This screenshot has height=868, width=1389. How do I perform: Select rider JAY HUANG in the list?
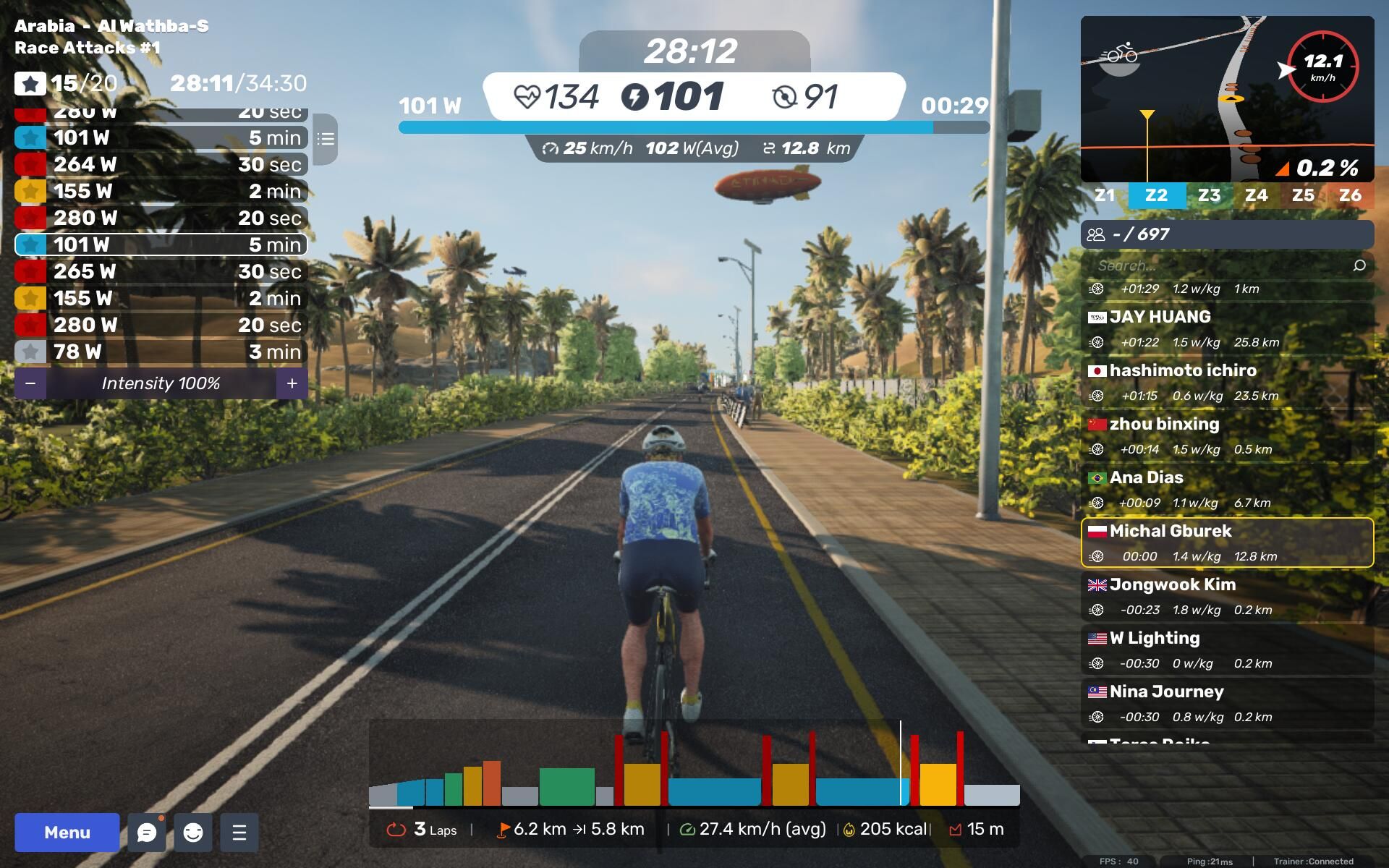point(1227,328)
